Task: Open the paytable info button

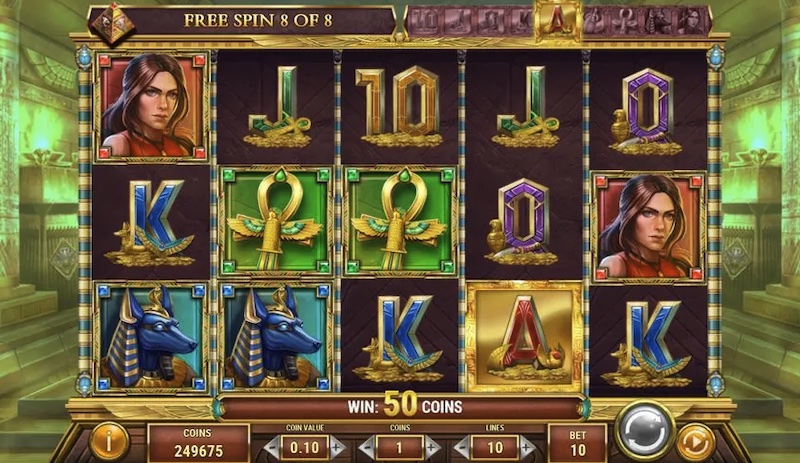Action: pos(107,440)
